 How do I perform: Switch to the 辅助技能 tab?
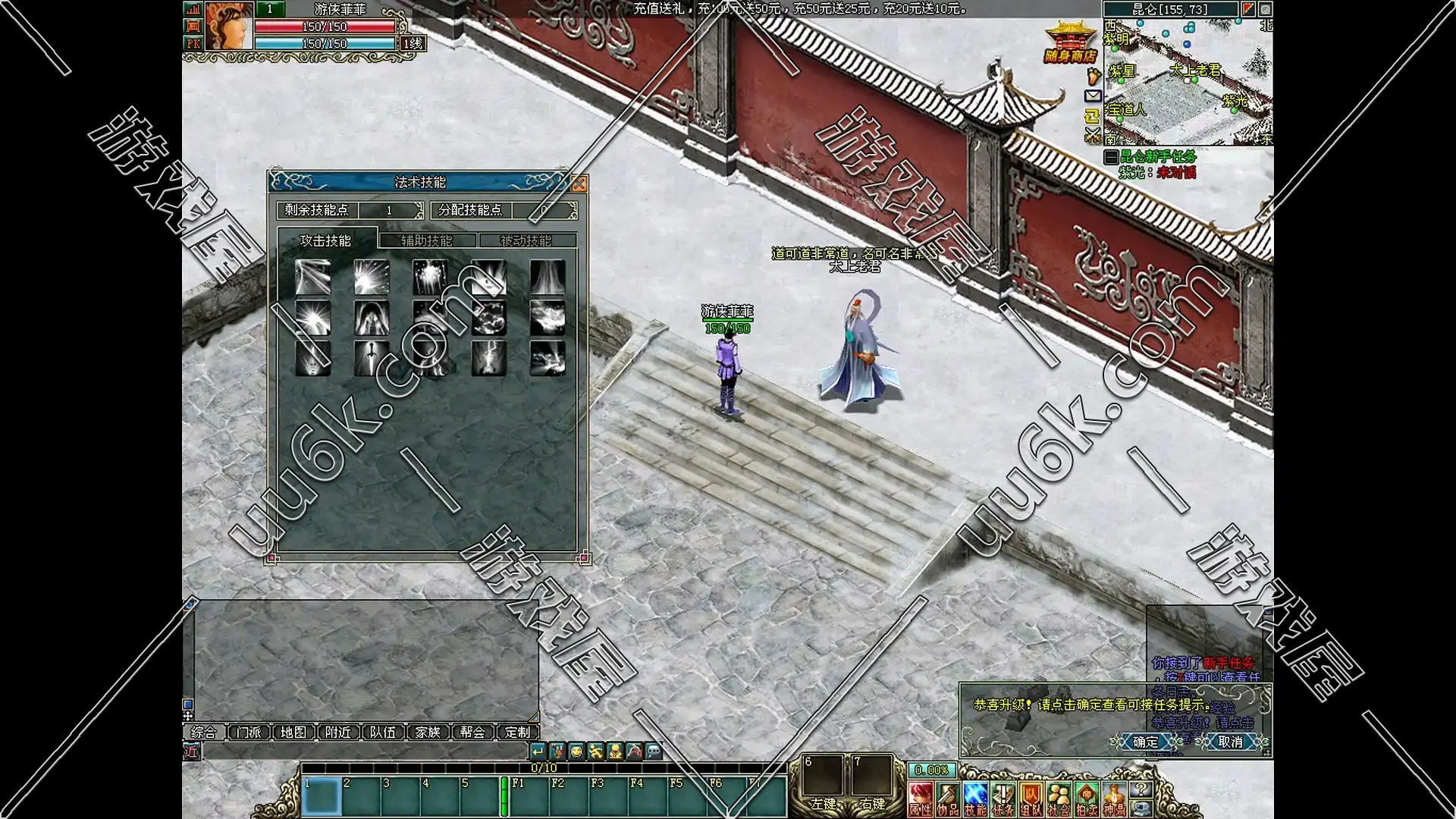click(427, 240)
